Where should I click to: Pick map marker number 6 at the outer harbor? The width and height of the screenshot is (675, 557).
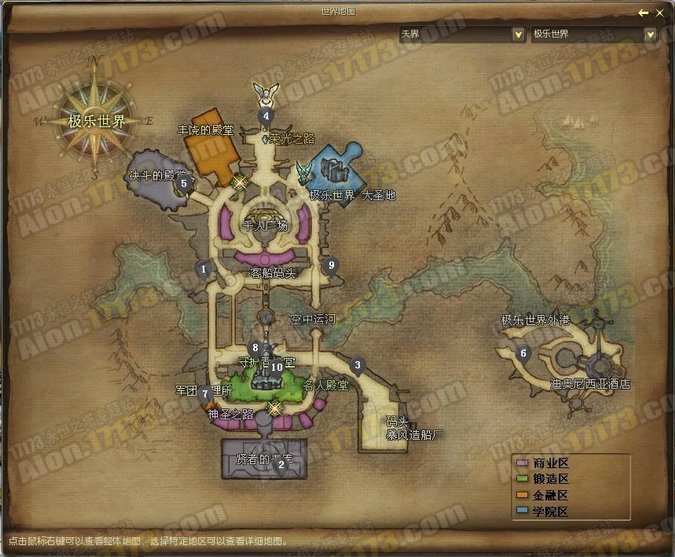[523, 352]
